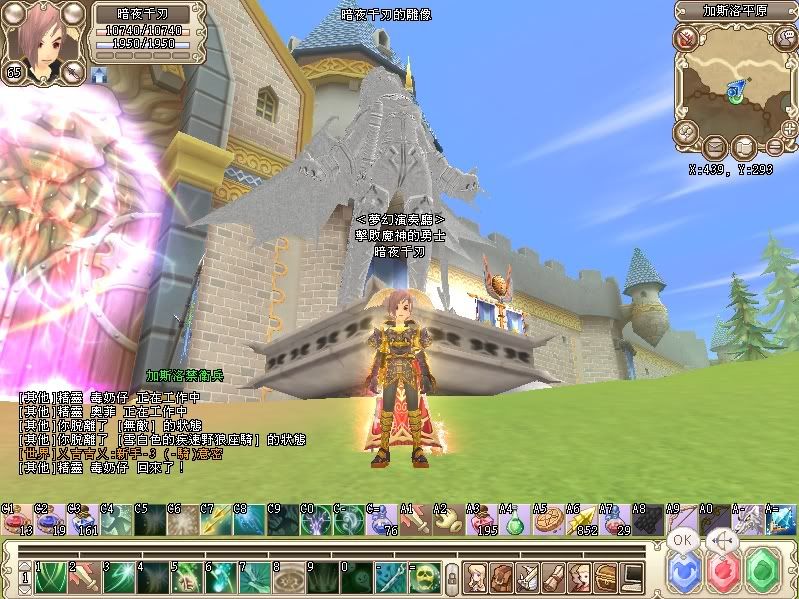Image resolution: width=799 pixels, height=599 pixels.
Task: Click the world chat message line in orange
Action: click(120, 453)
